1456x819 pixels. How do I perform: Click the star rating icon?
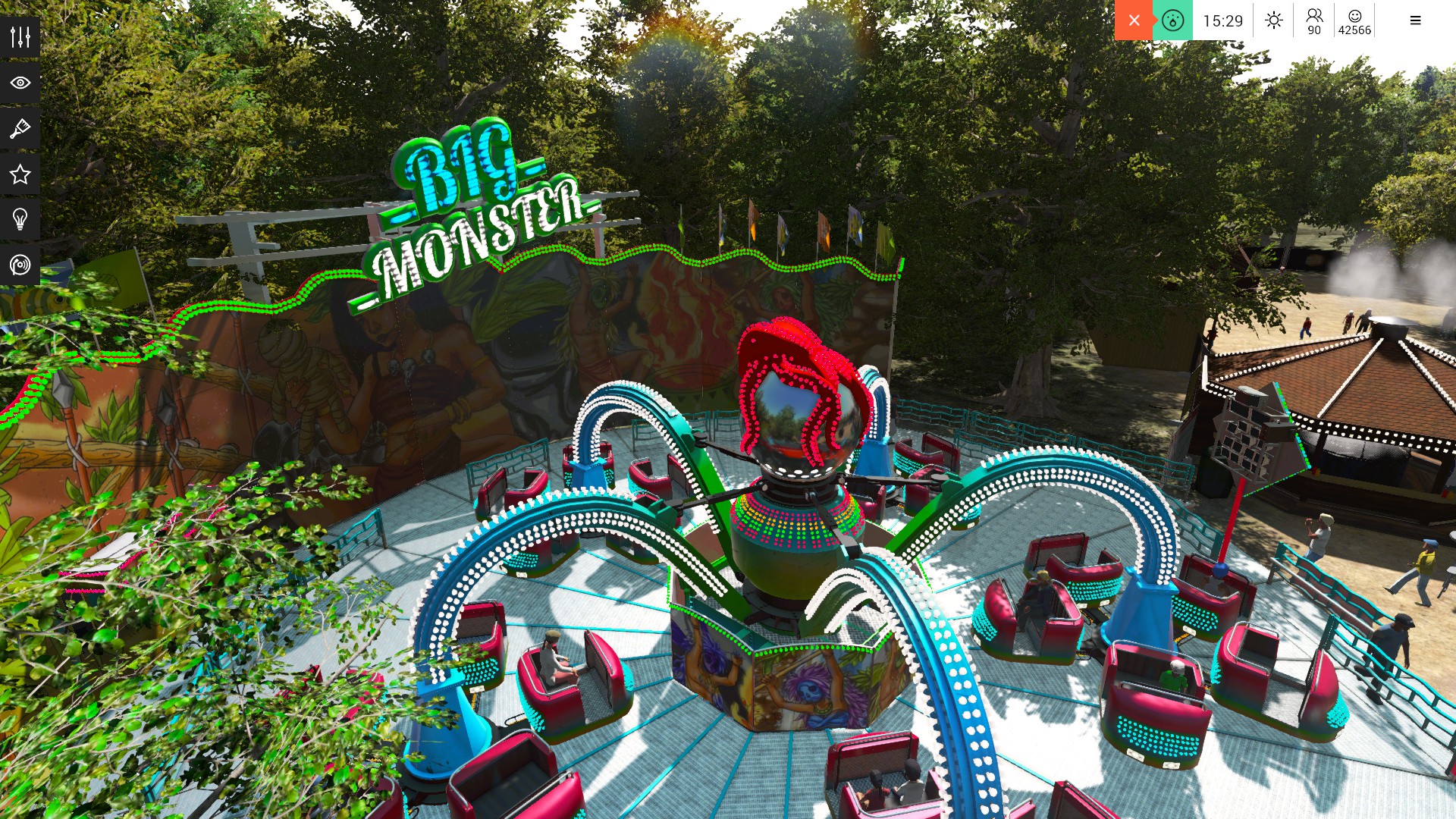[x=20, y=174]
